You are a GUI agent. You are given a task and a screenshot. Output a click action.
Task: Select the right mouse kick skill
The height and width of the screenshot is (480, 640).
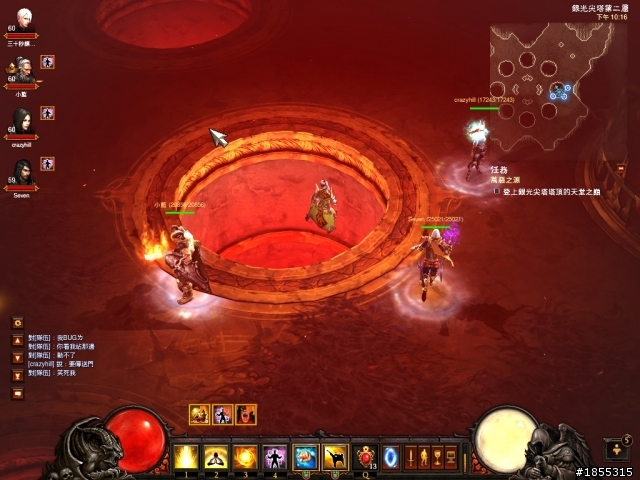pyautogui.click(x=335, y=457)
